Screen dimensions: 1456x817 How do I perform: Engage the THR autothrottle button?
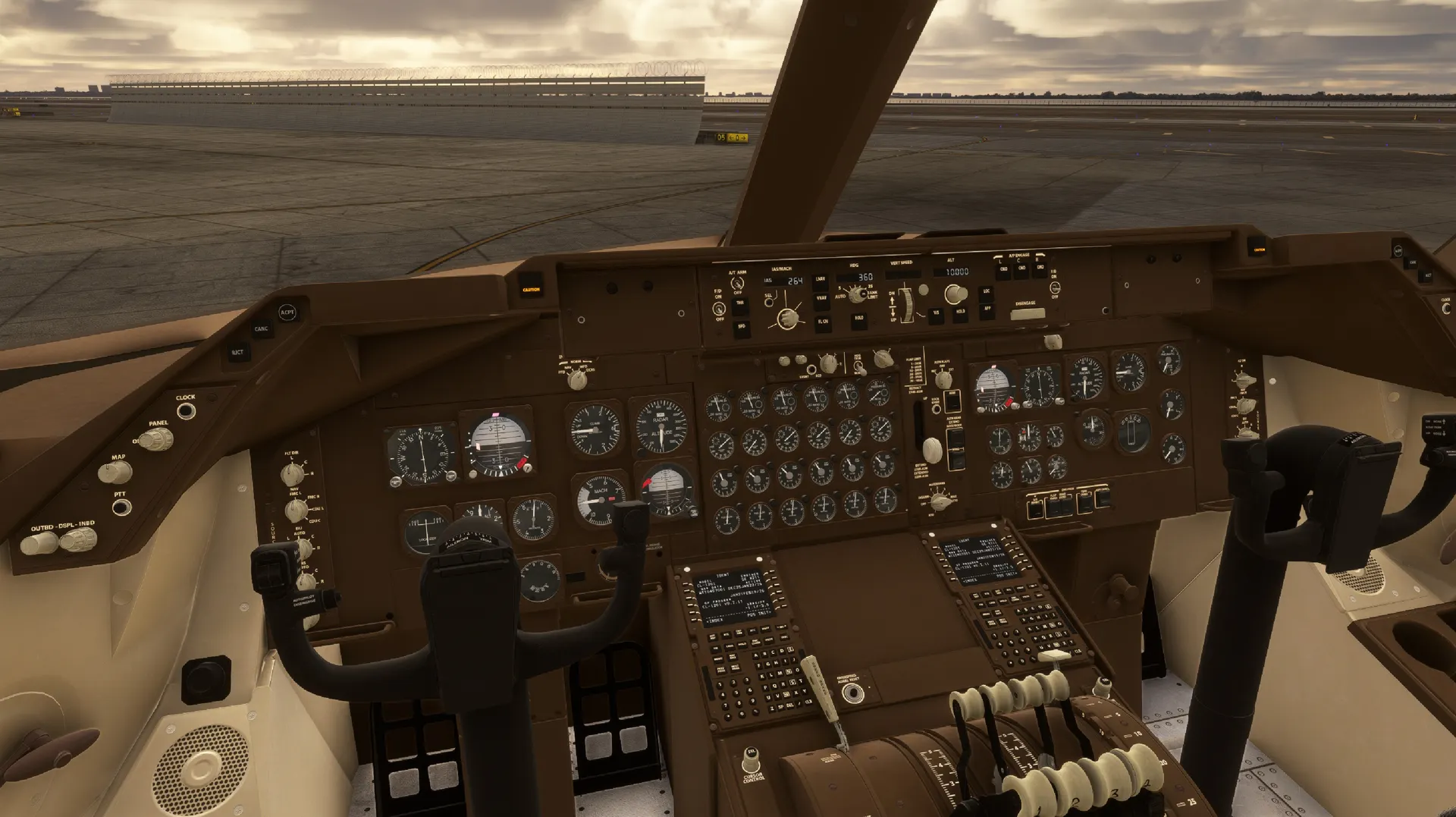click(739, 304)
